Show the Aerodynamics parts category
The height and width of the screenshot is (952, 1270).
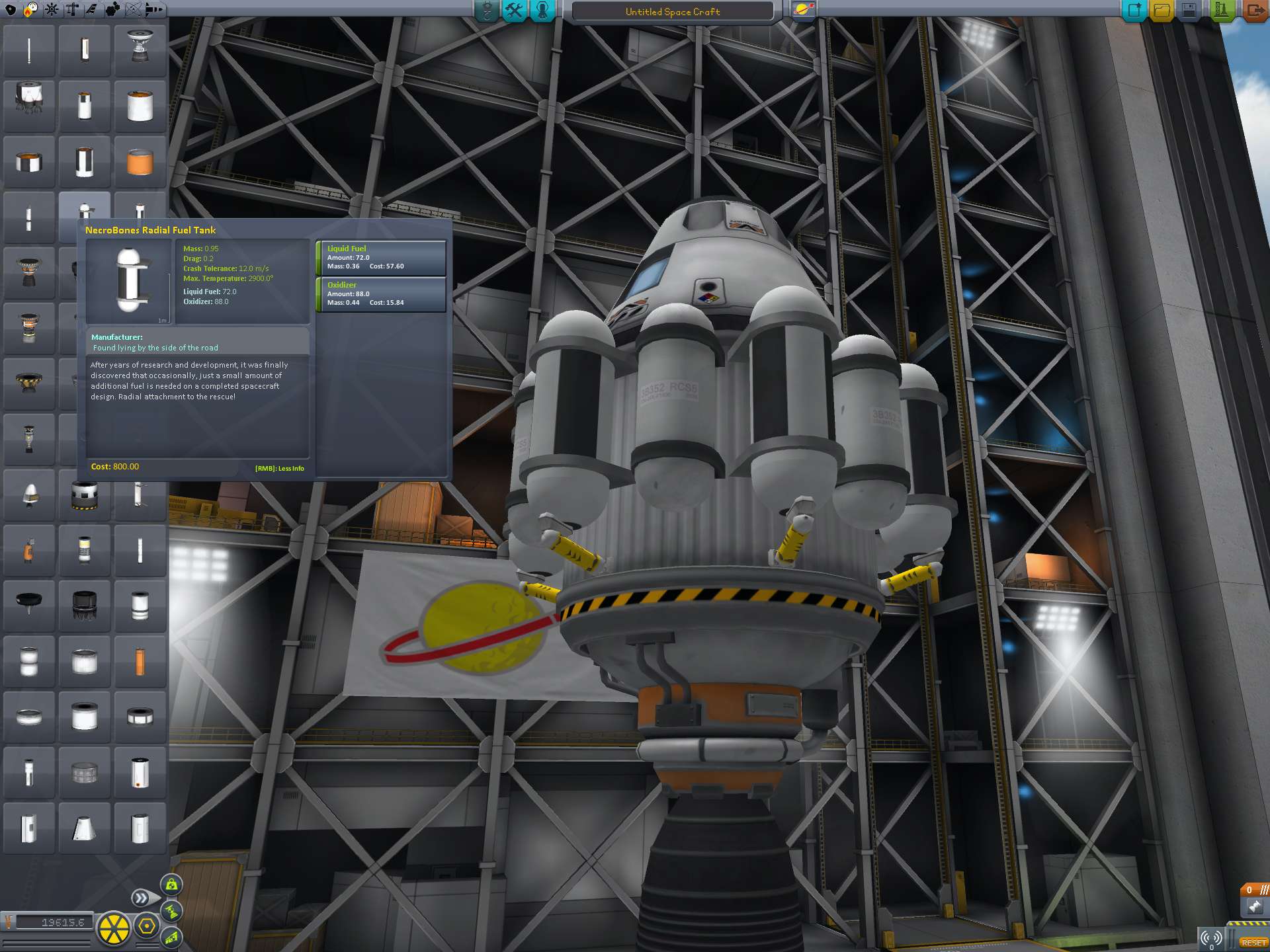pyautogui.click(x=92, y=9)
